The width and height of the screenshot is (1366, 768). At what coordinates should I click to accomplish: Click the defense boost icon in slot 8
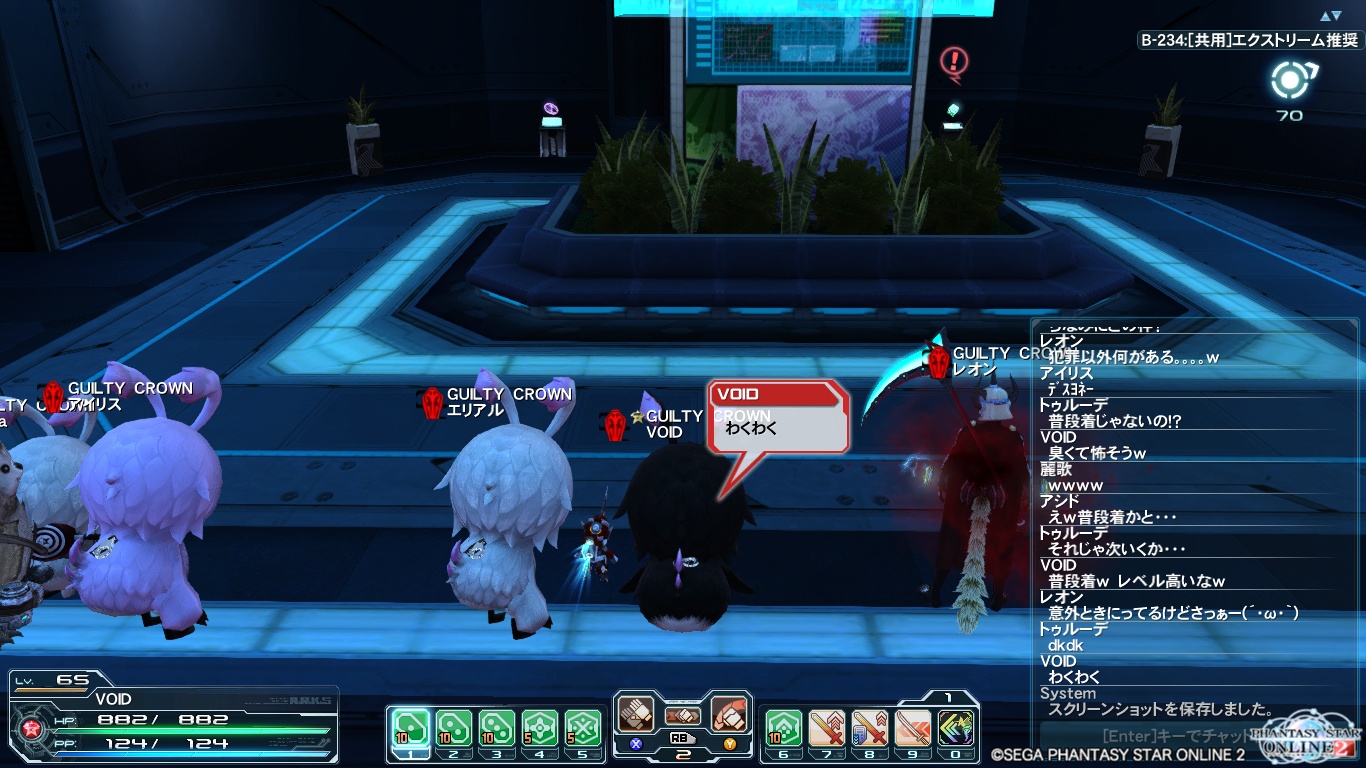868,728
